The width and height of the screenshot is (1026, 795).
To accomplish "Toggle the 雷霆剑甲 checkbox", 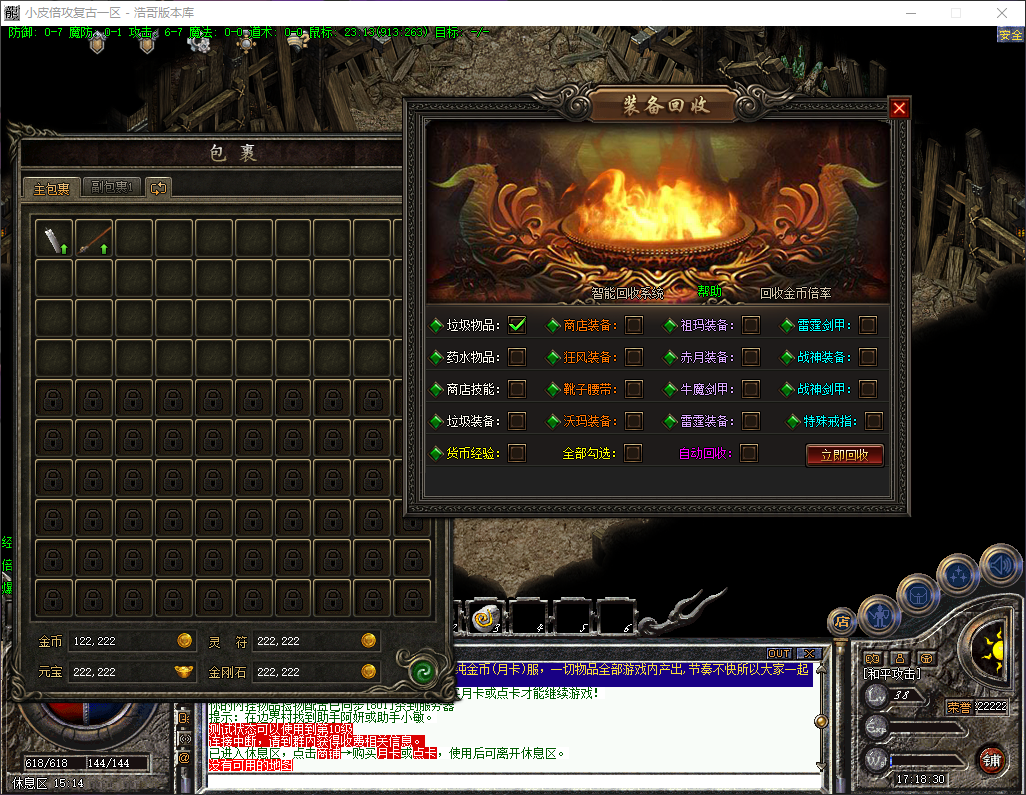I will (x=868, y=324).
